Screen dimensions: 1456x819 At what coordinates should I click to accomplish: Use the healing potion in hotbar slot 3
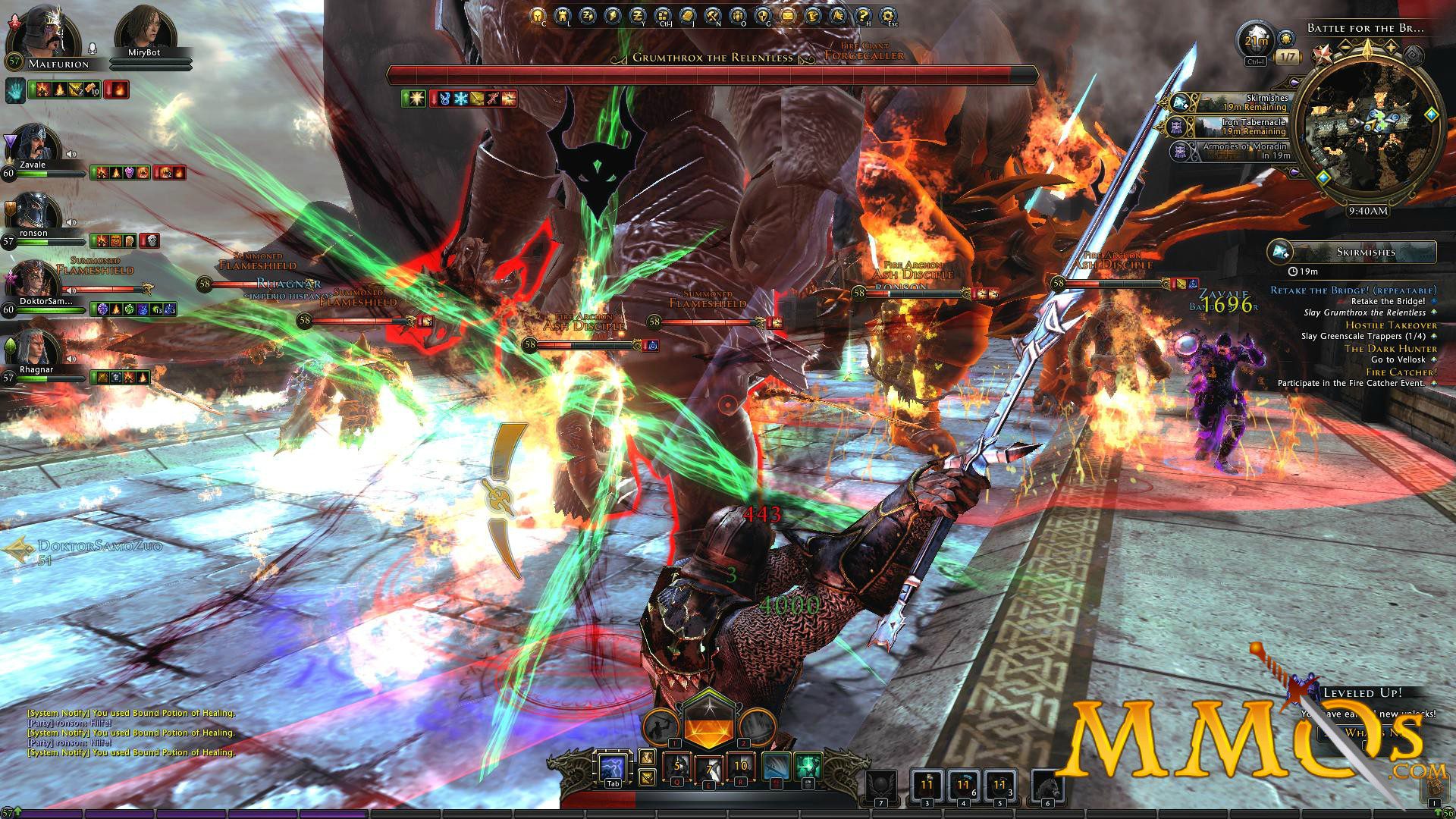click(927, 785)
